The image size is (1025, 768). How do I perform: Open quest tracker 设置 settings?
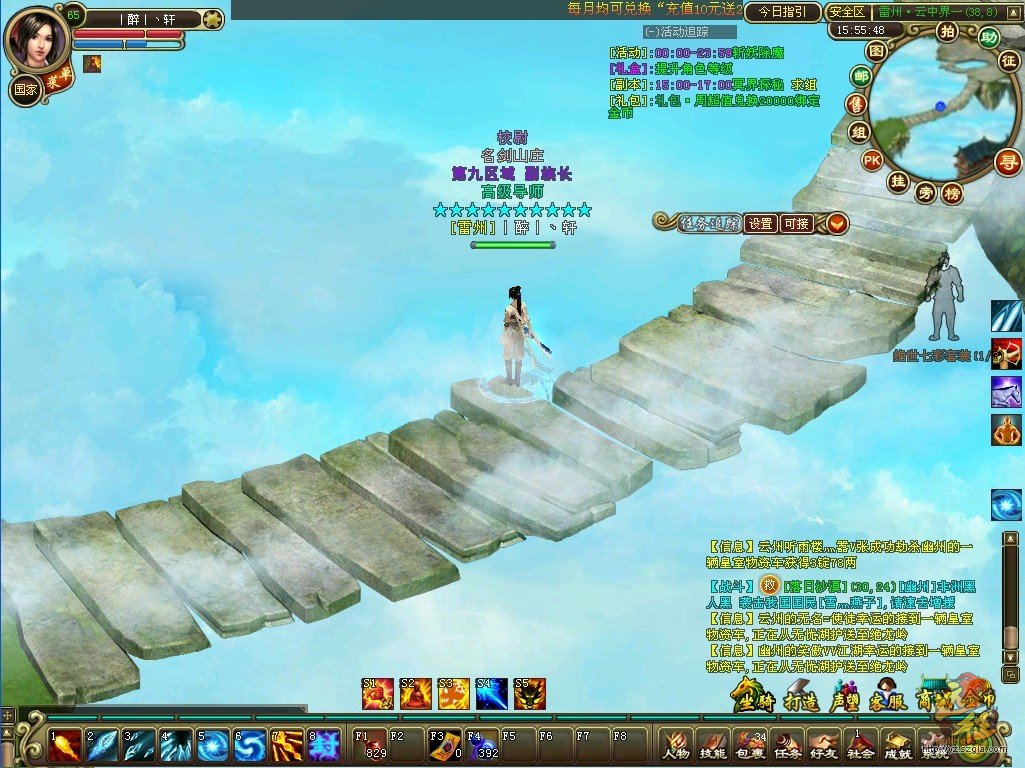(x=761, y=224)
